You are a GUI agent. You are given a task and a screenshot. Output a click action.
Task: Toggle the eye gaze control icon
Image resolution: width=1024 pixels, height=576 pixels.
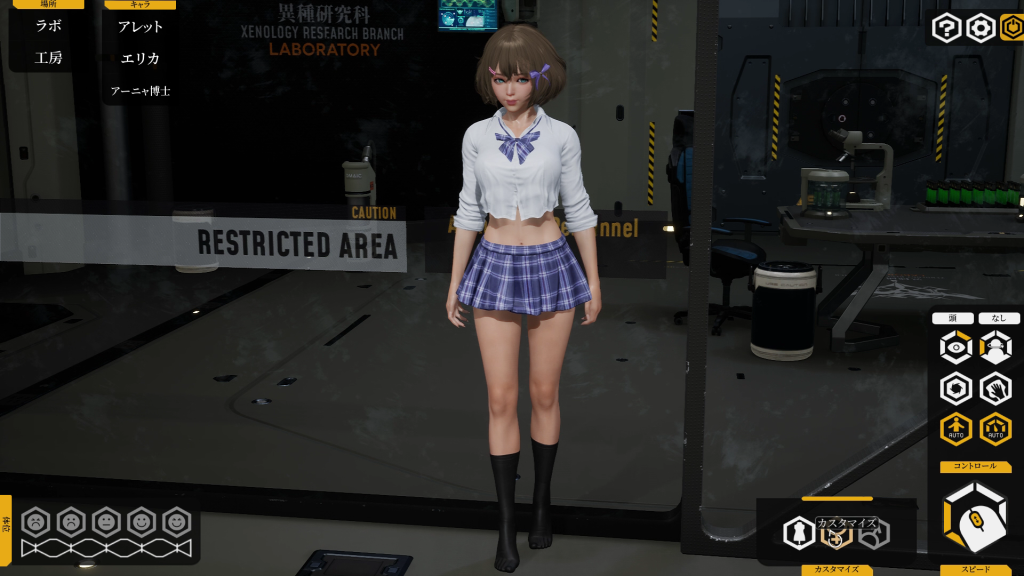coord(956,348)
